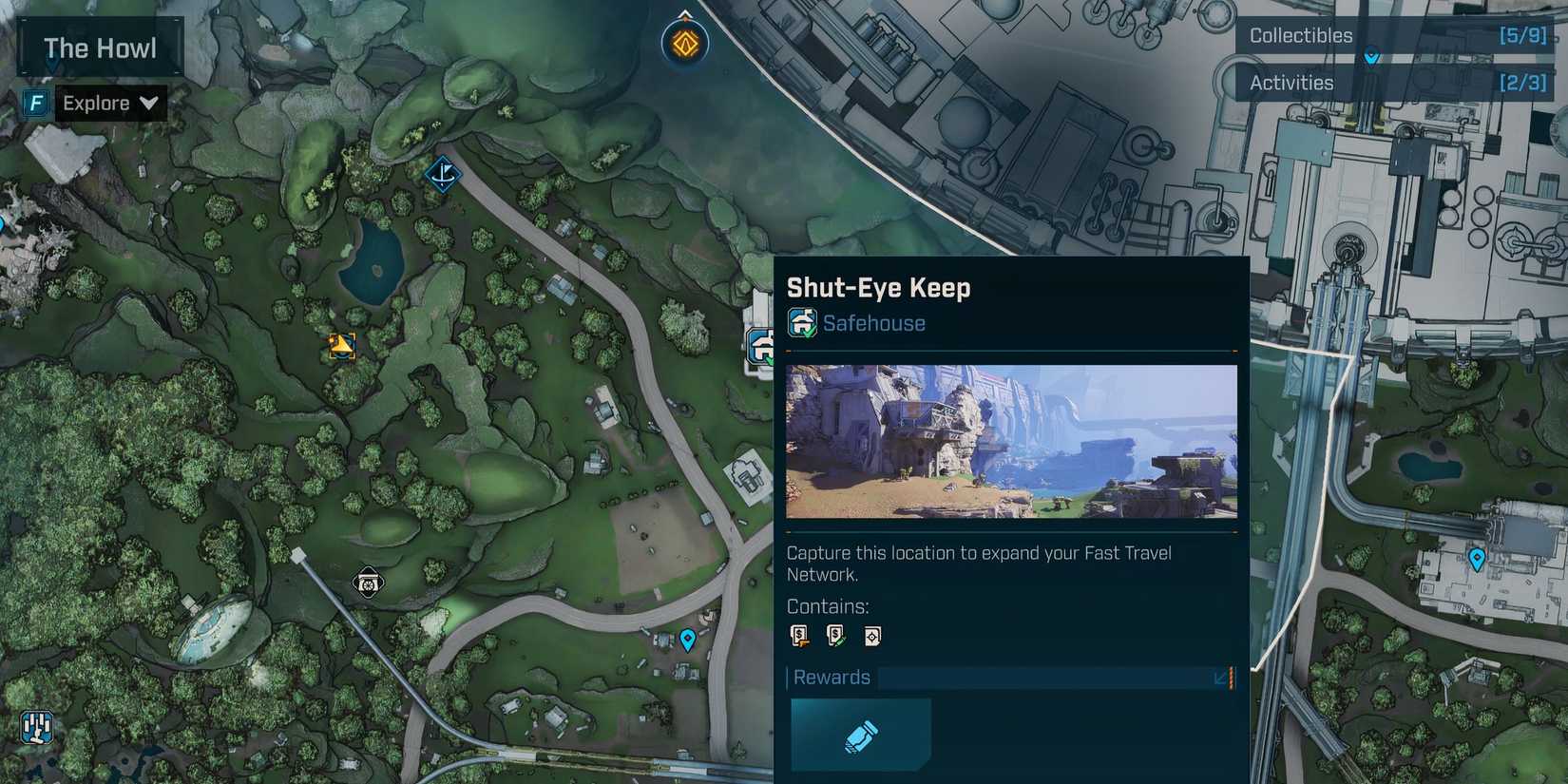Click the Safehouse shield icon beside the label
The width and height of the screenshot is (1568, 784).
pyautogui.click(x=801, y=323)
